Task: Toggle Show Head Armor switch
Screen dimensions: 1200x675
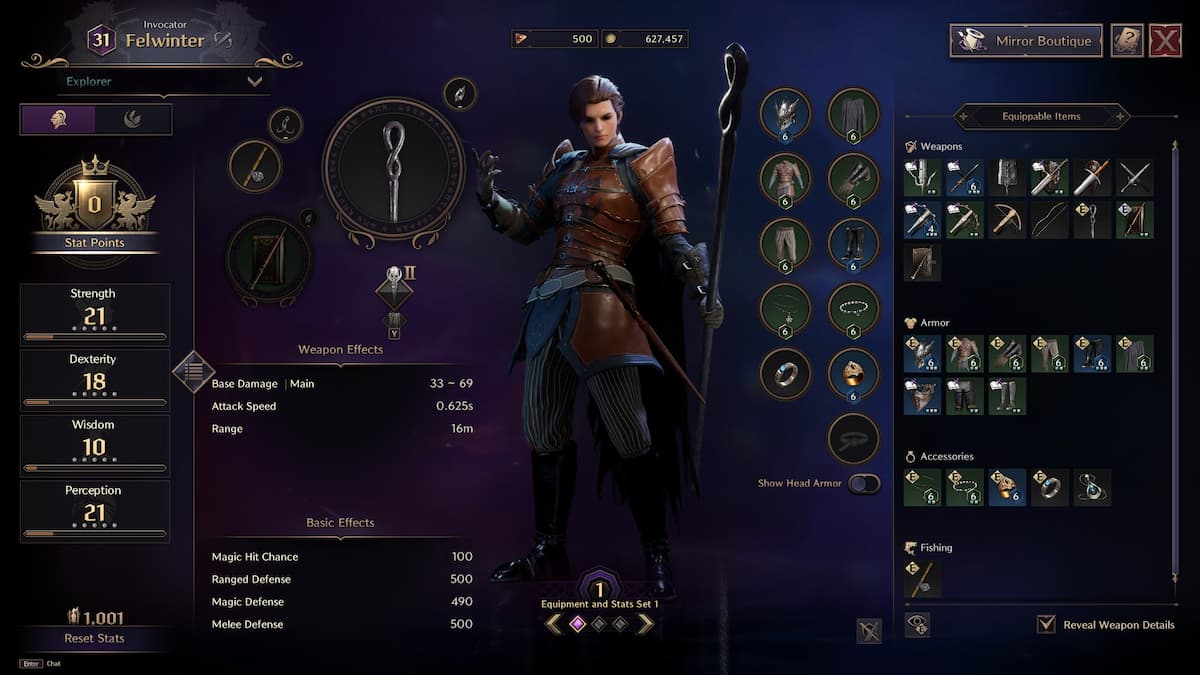Action: point(864,484)
